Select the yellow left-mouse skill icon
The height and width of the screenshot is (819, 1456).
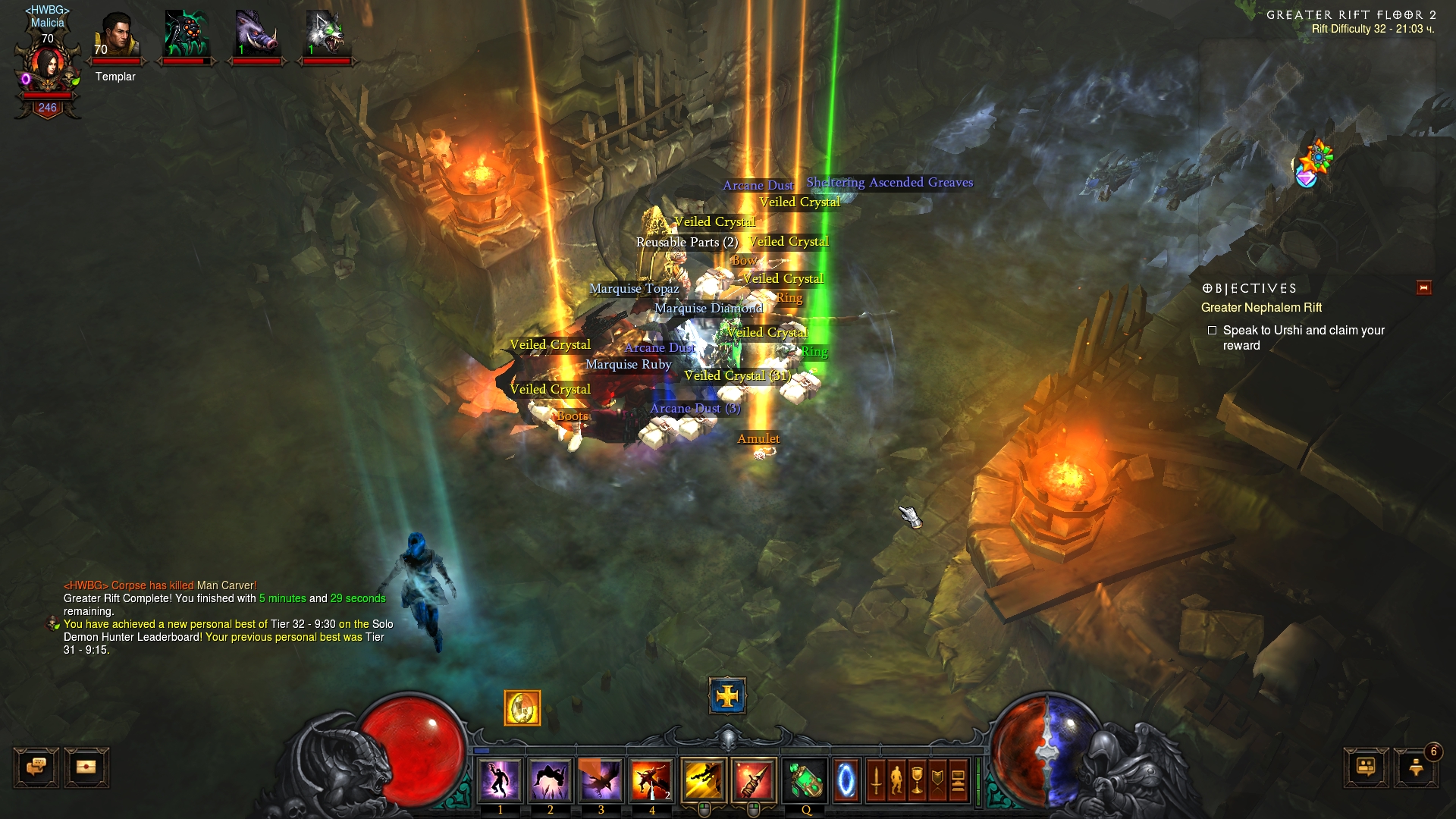point(704,779)
